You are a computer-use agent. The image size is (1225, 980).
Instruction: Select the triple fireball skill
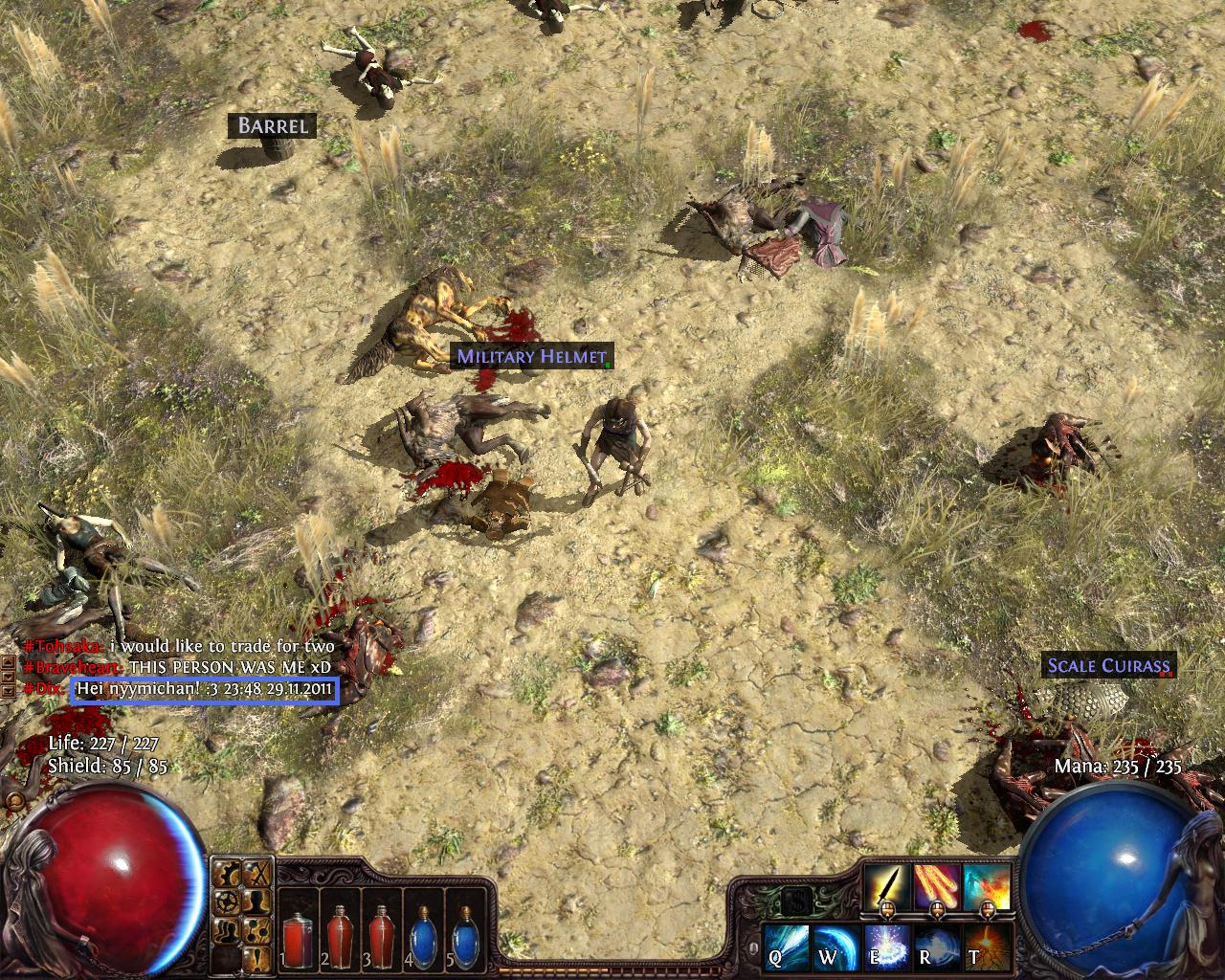click(x=937, y=887)
